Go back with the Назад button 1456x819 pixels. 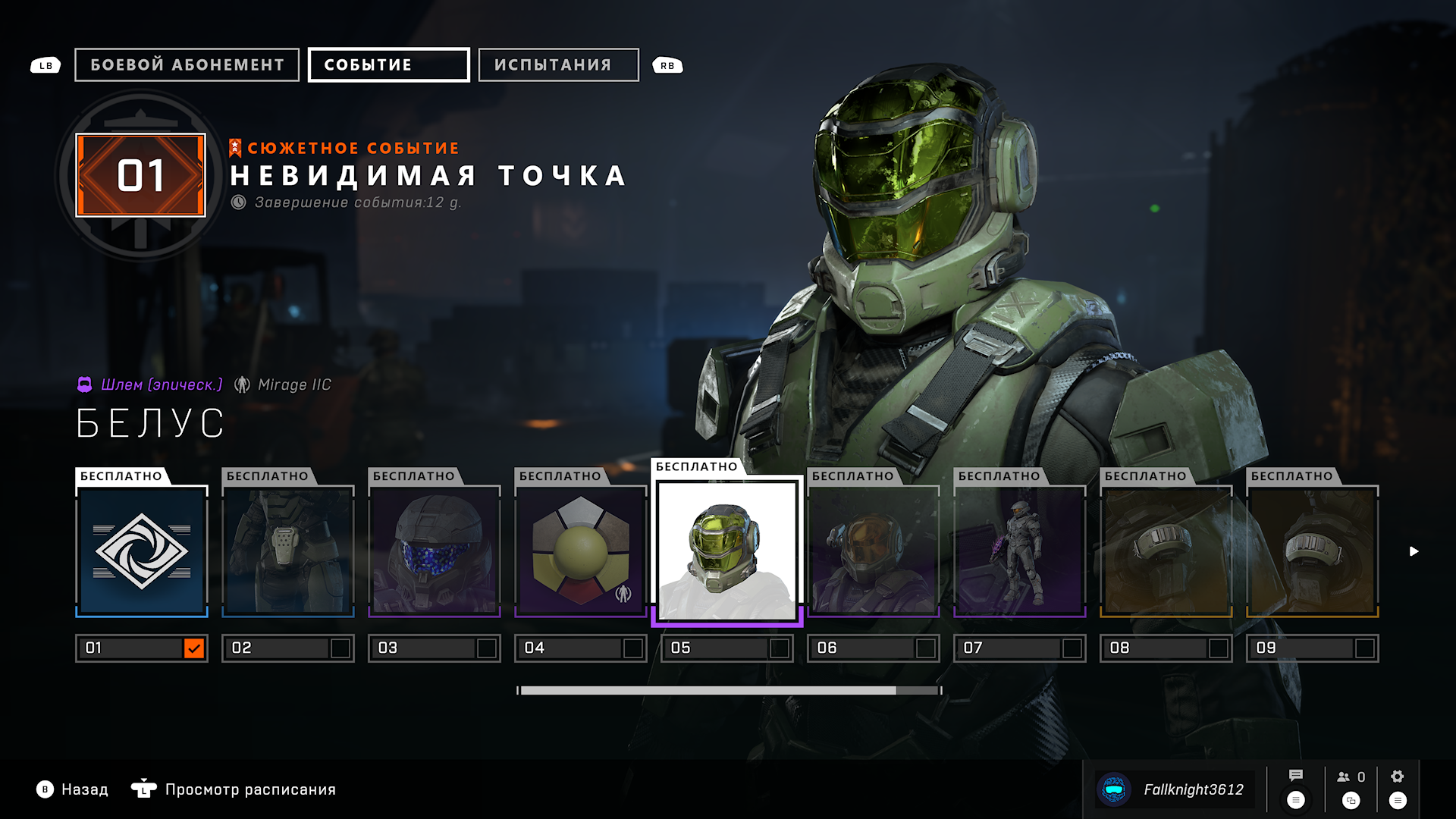73,789
